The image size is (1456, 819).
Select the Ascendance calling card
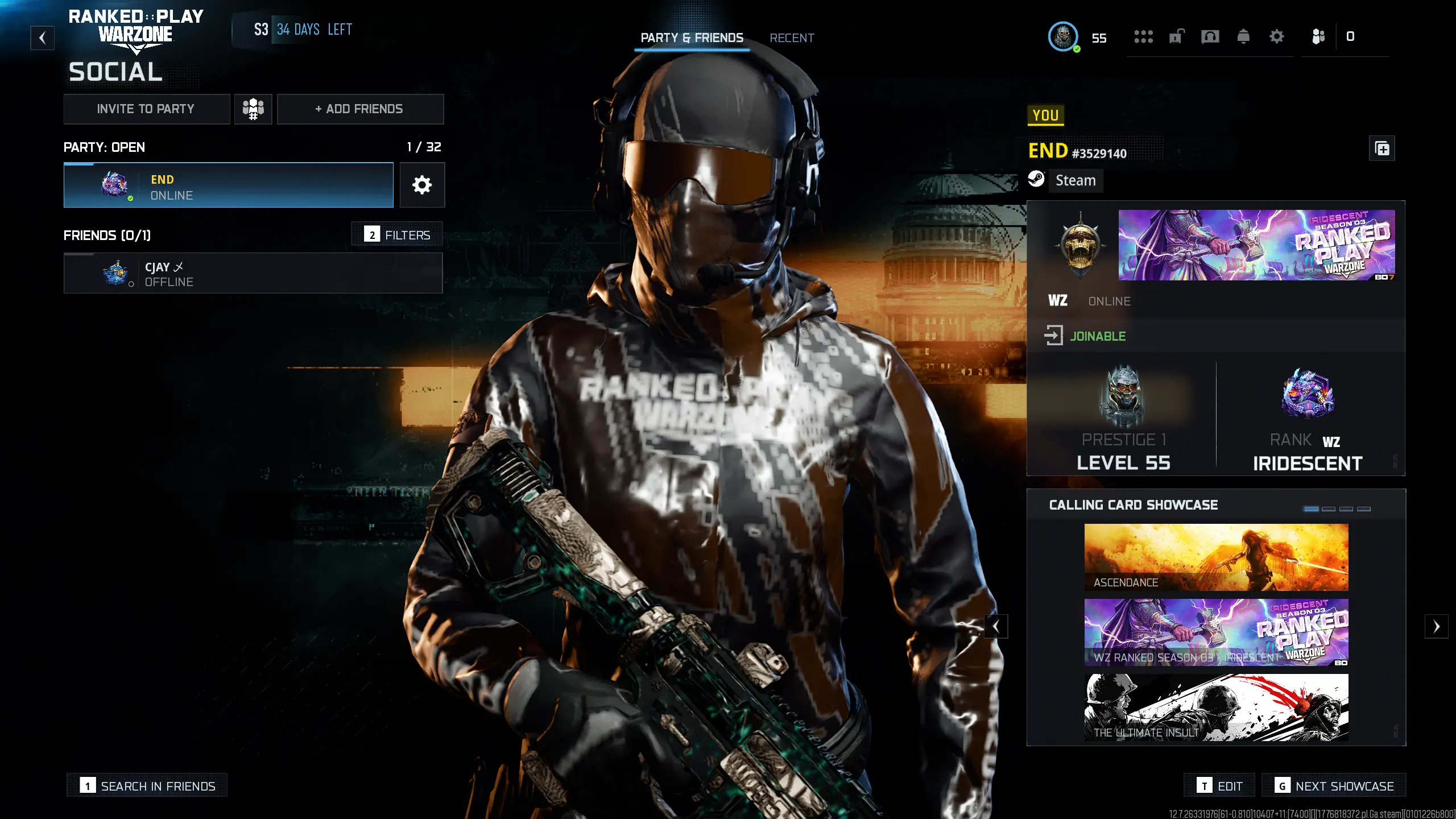1216,557
